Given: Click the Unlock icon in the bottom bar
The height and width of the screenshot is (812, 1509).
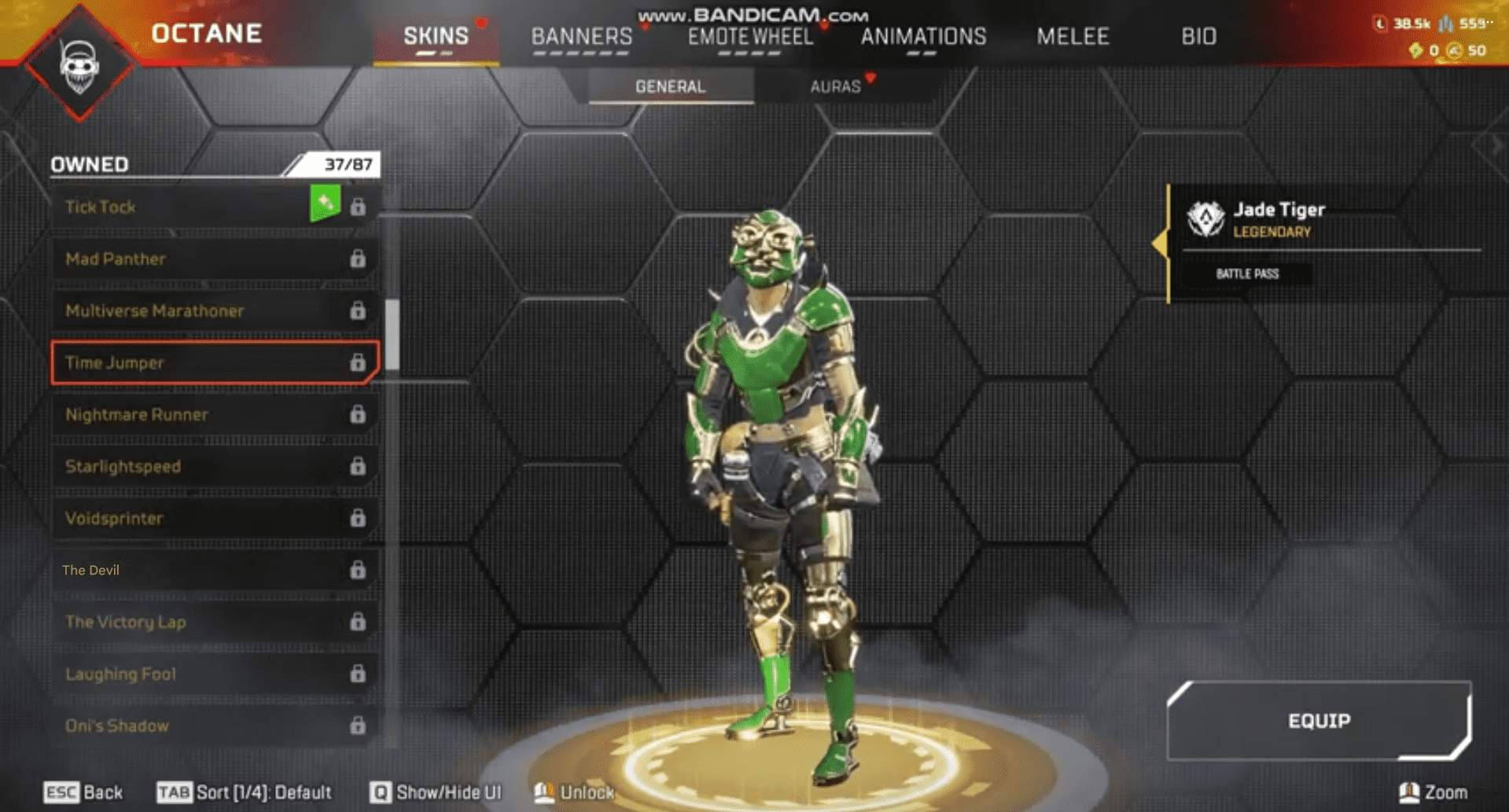Looking at the screenshot, I should [543, 792].
